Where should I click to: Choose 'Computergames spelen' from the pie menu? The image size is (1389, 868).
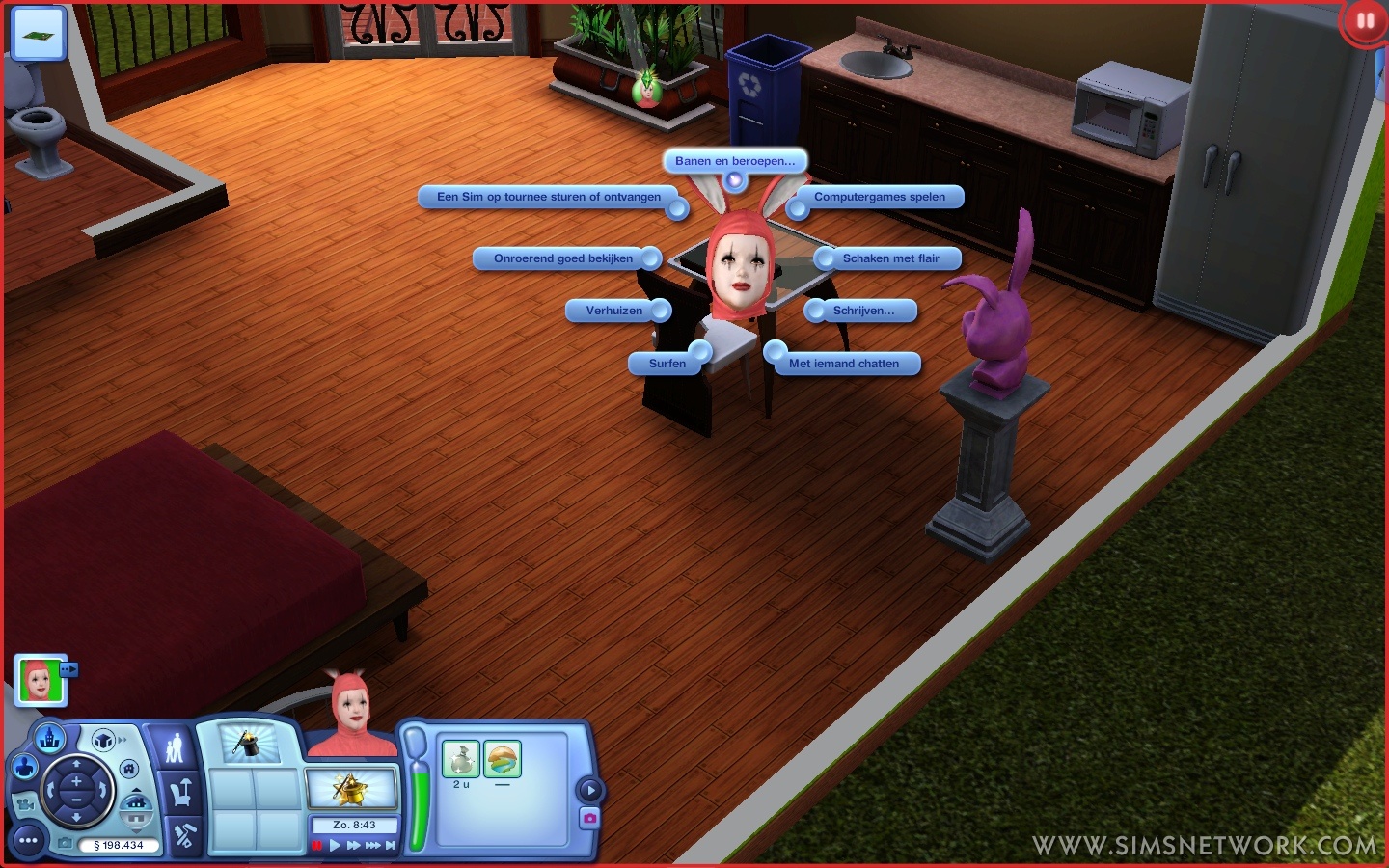[879, 197]
